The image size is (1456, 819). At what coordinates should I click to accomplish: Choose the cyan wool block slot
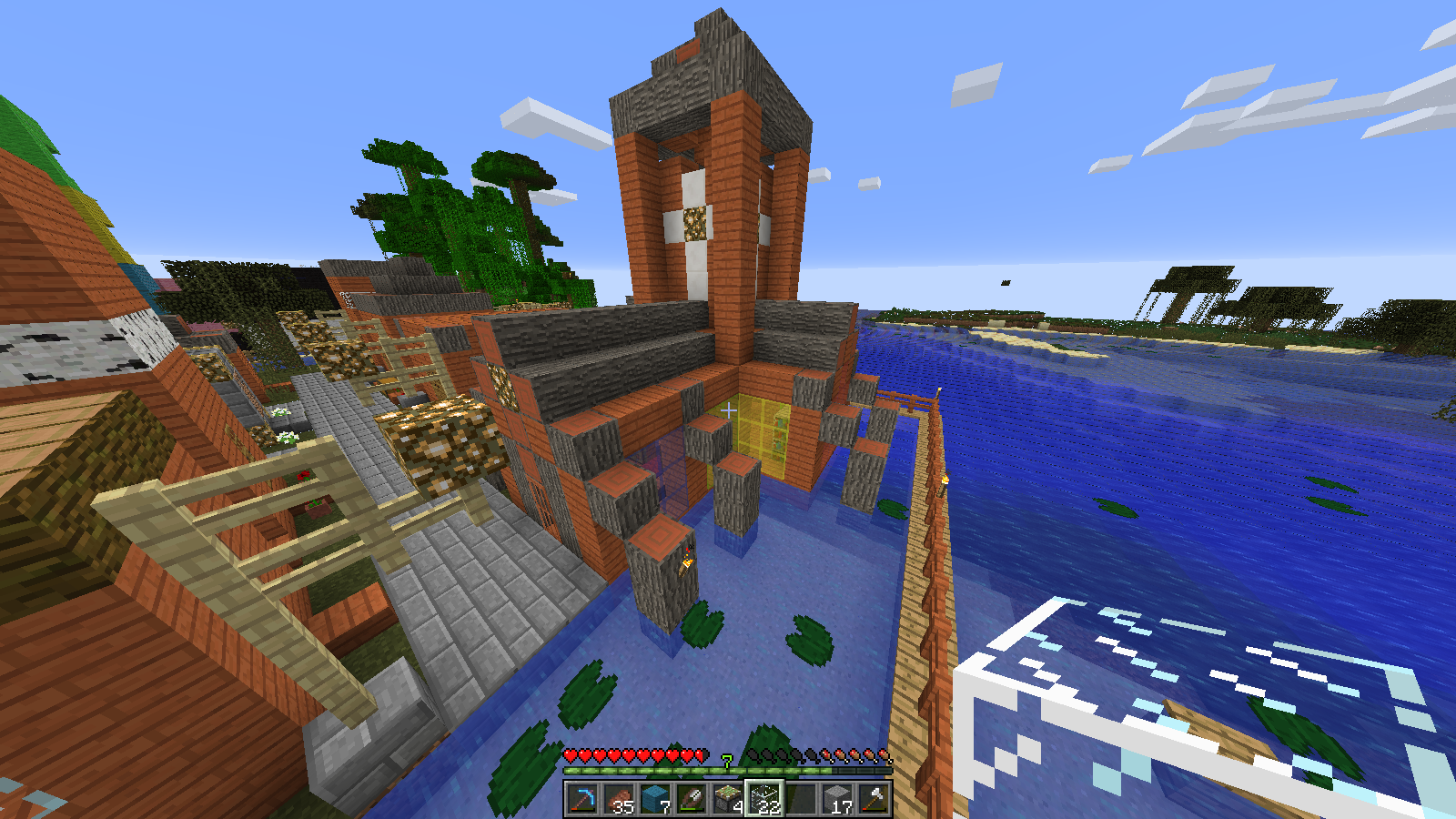pyautogui.click(x=655, y=800)
